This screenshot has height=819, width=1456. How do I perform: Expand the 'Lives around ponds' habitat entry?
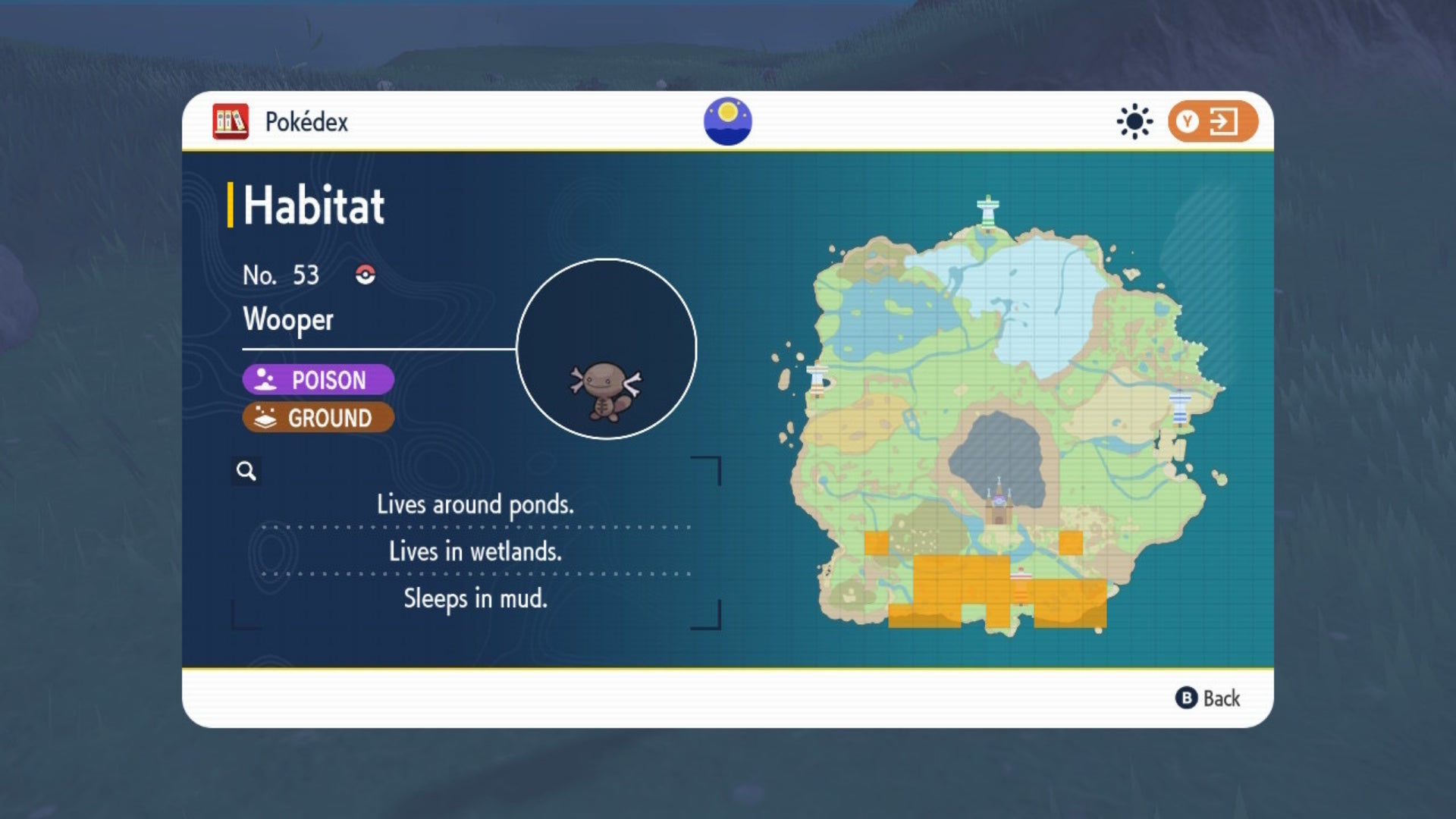pos(476,504)
